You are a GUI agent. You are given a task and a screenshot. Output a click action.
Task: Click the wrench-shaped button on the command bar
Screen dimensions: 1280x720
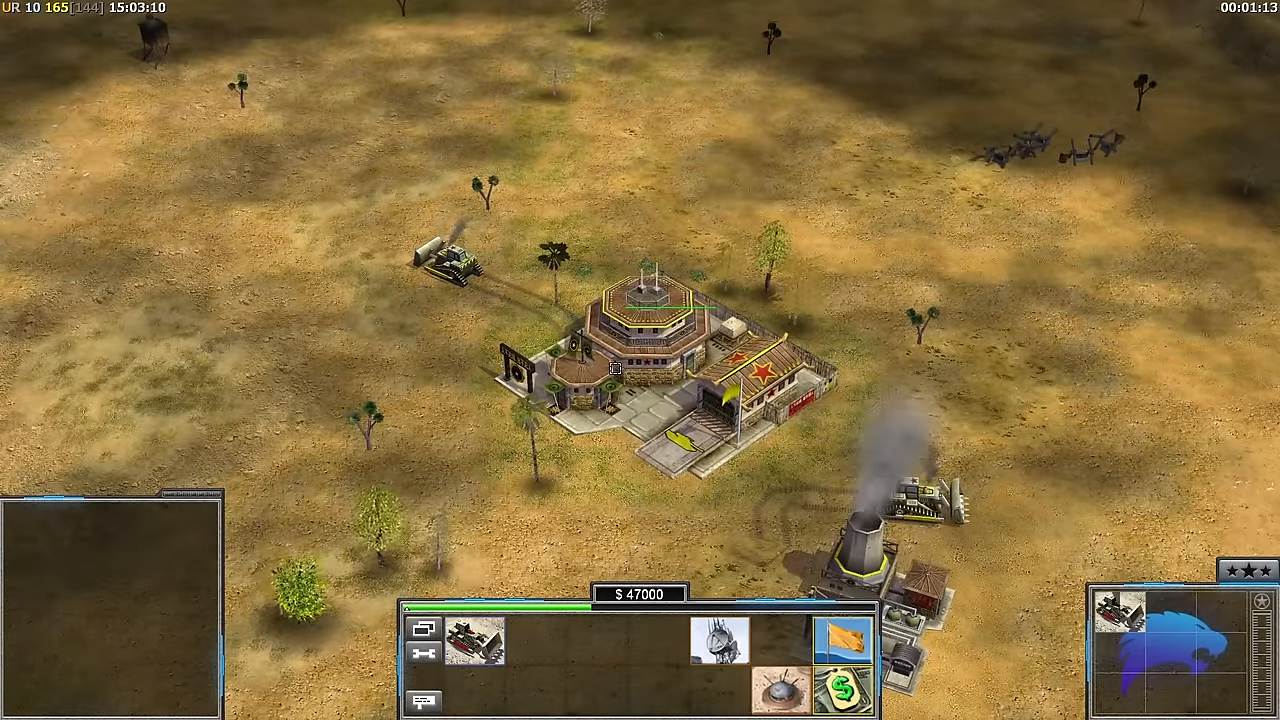[x=424, y=653]
